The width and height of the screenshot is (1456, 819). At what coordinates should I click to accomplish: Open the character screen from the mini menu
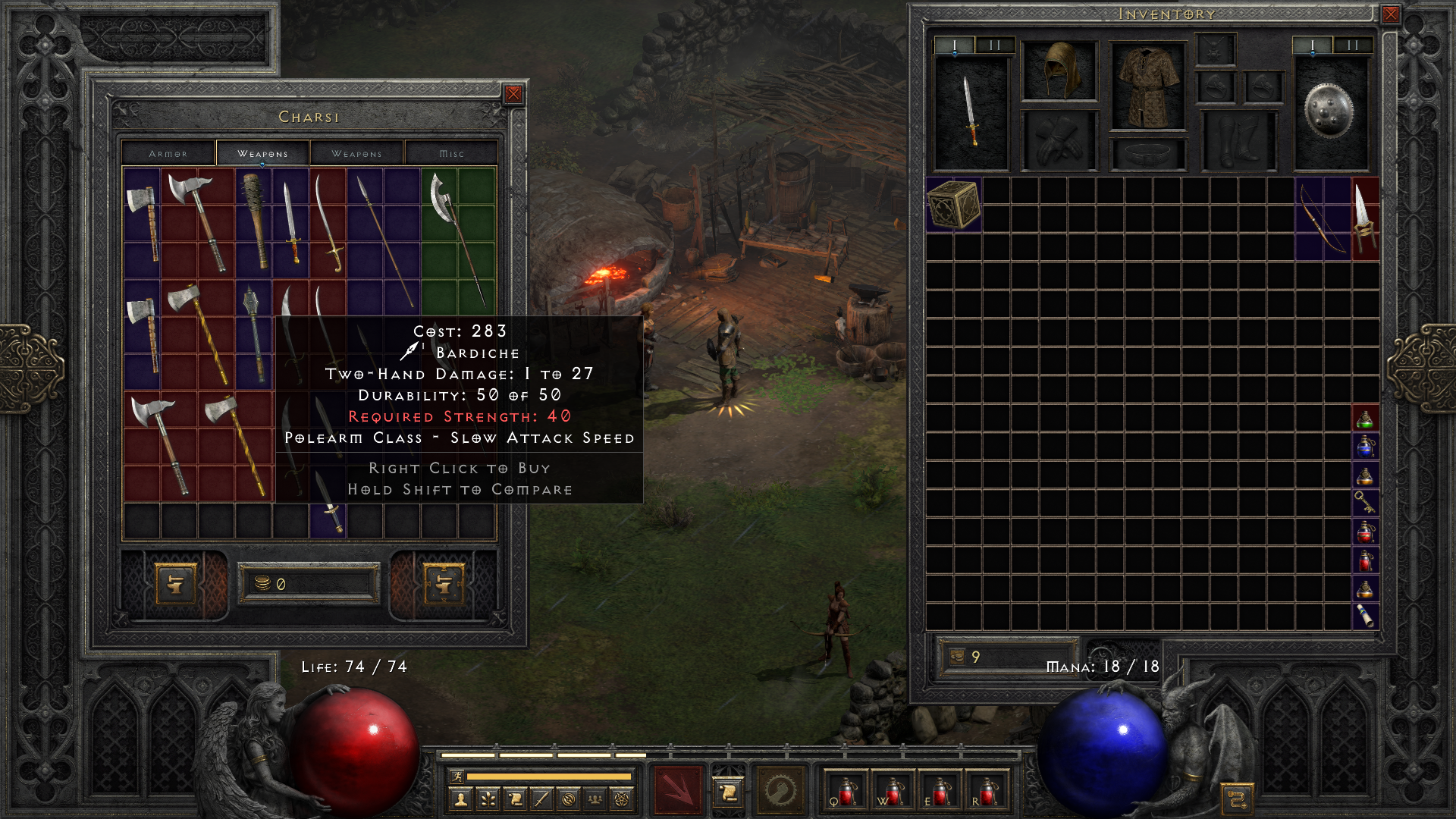(460, 799)
